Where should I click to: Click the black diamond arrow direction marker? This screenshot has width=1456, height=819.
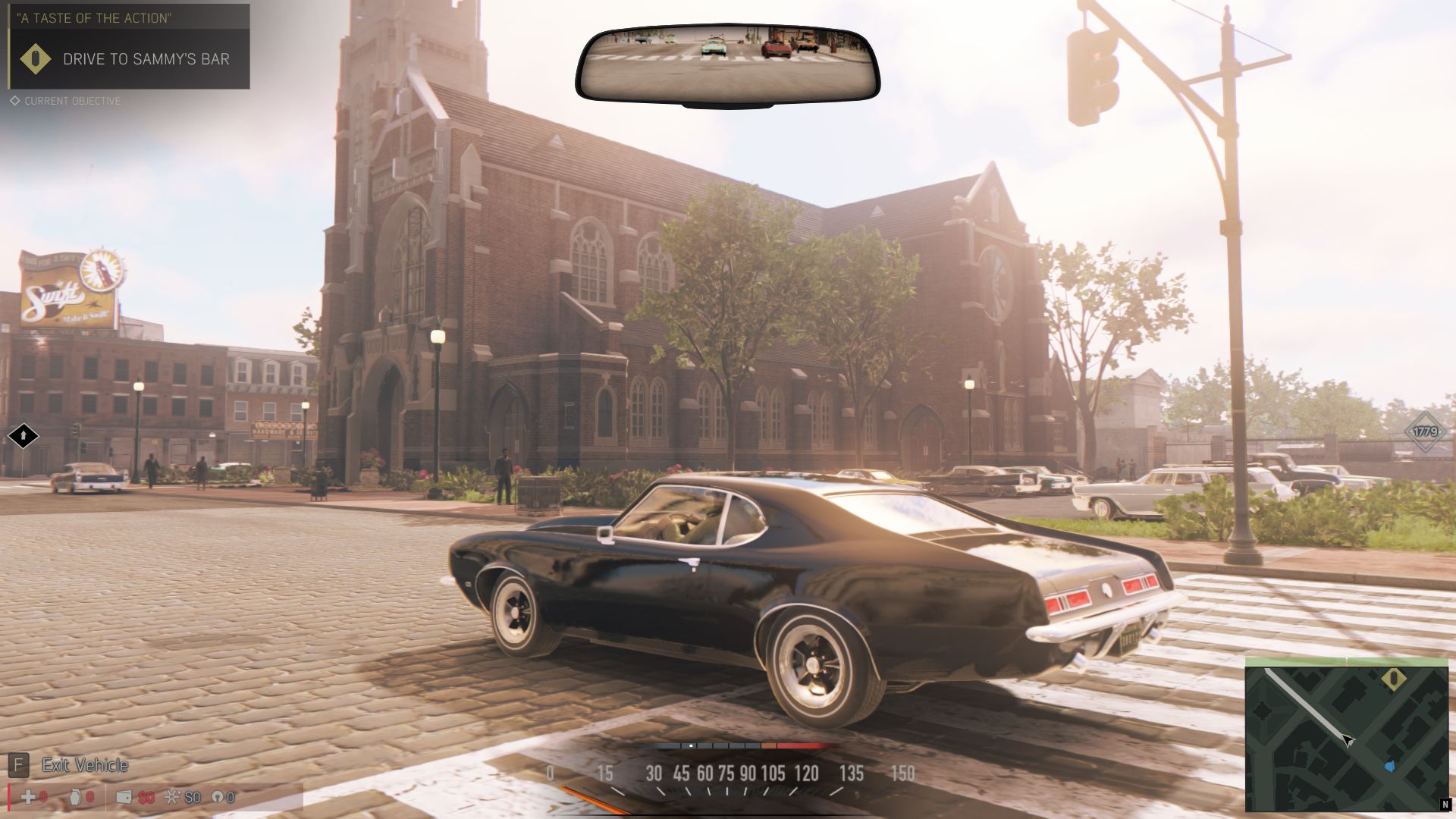point(23,436)
